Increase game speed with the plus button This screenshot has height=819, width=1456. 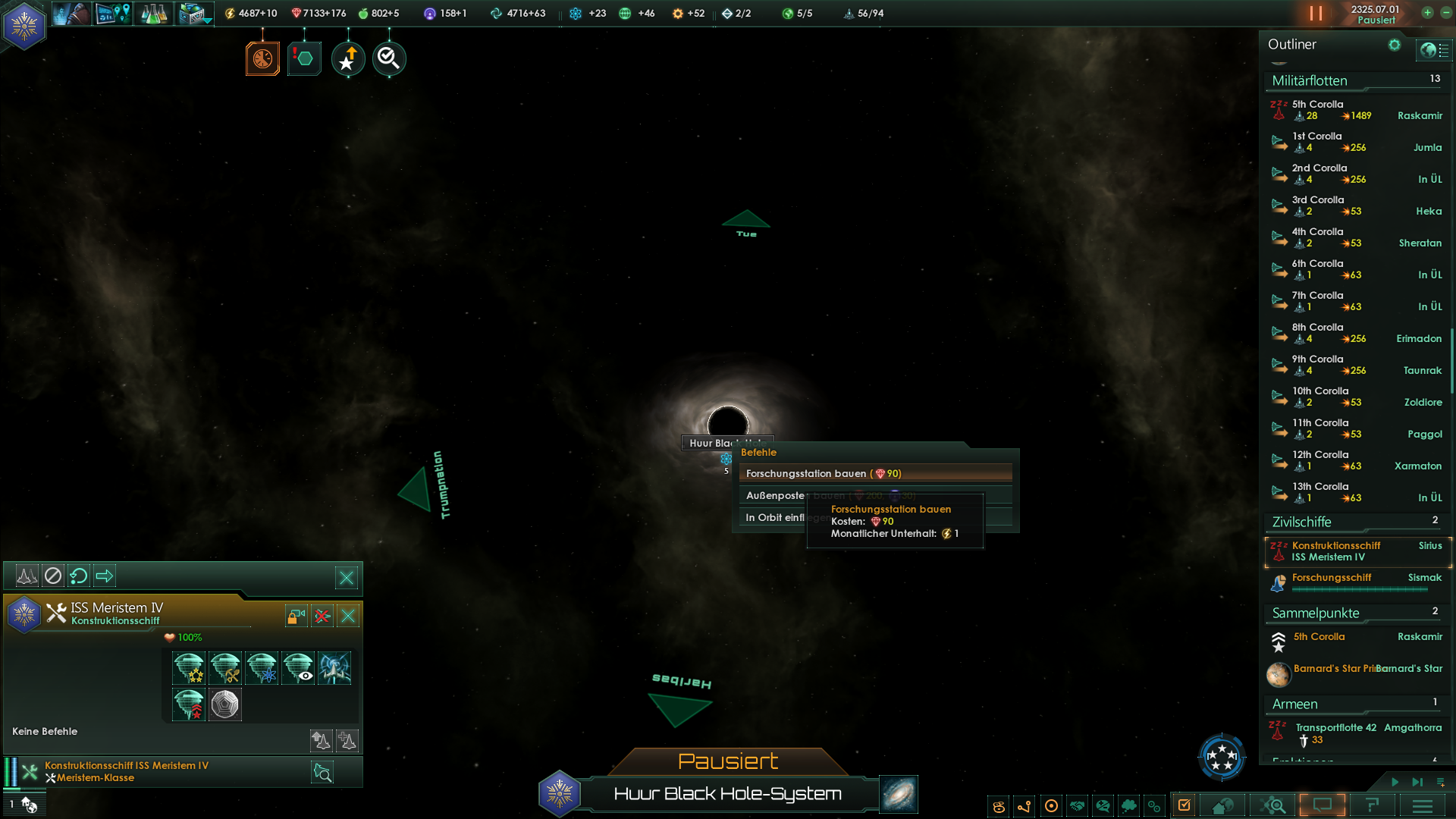(1427, 13)
